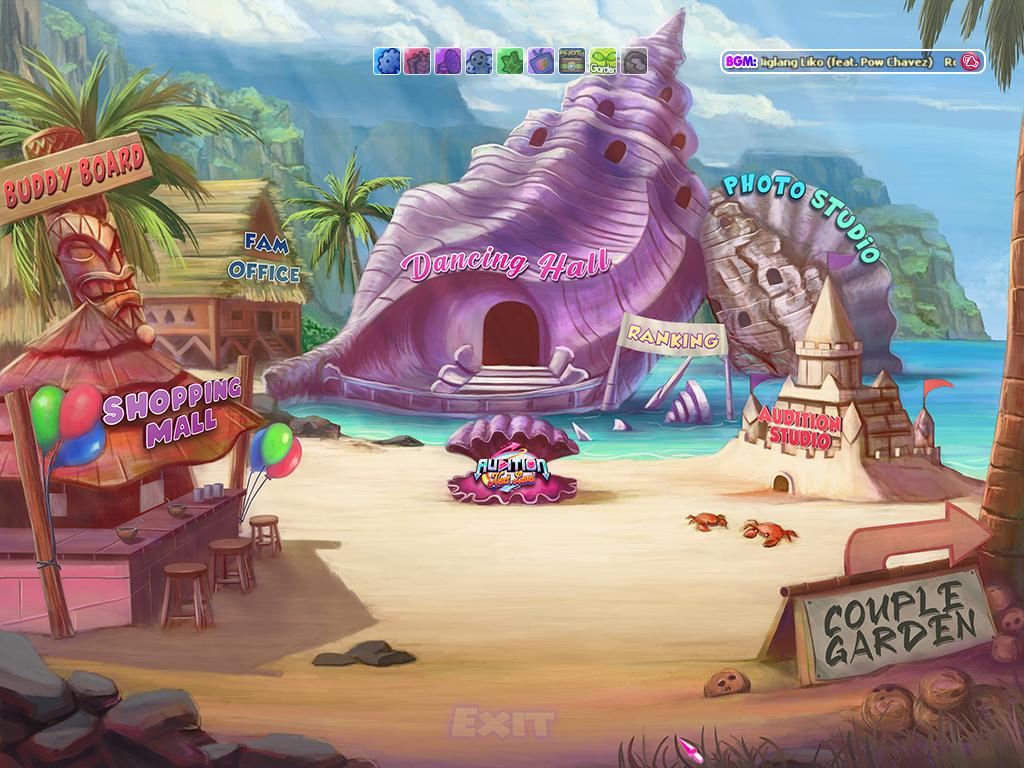Open the purple TV icon

pos(541,61)
